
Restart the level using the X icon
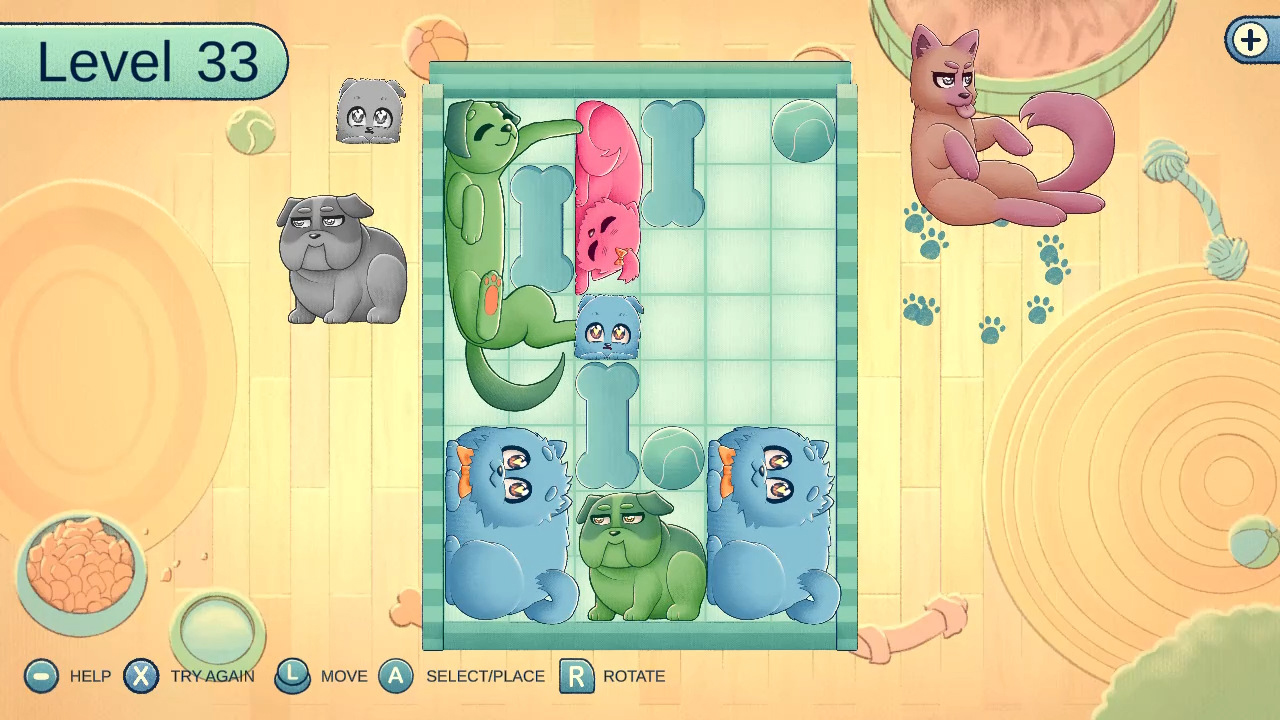click(141, 676)
